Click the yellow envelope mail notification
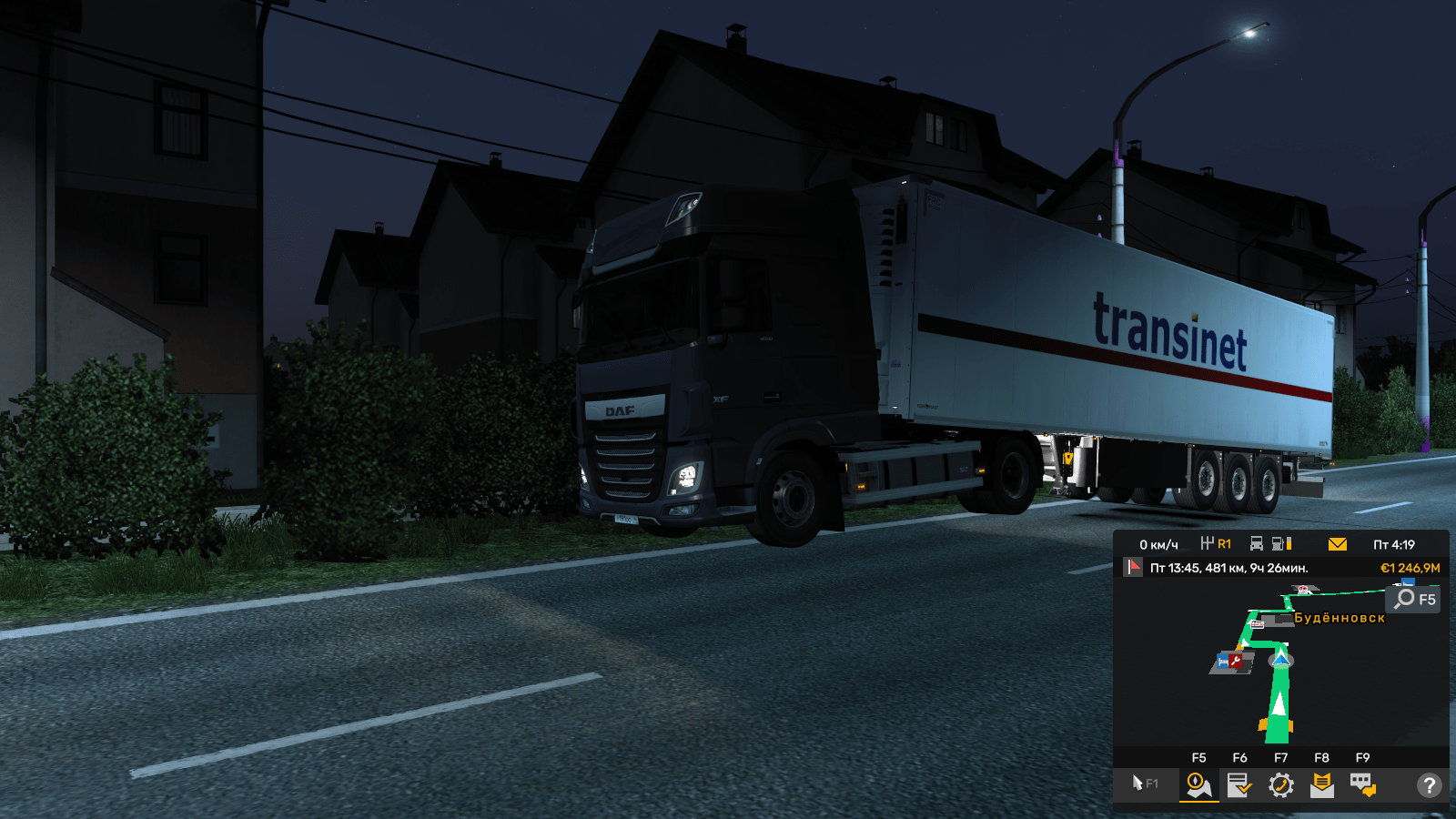The height and width of the screenshot is (819, 1456). pyautogui.click(x=1337, y=544)
